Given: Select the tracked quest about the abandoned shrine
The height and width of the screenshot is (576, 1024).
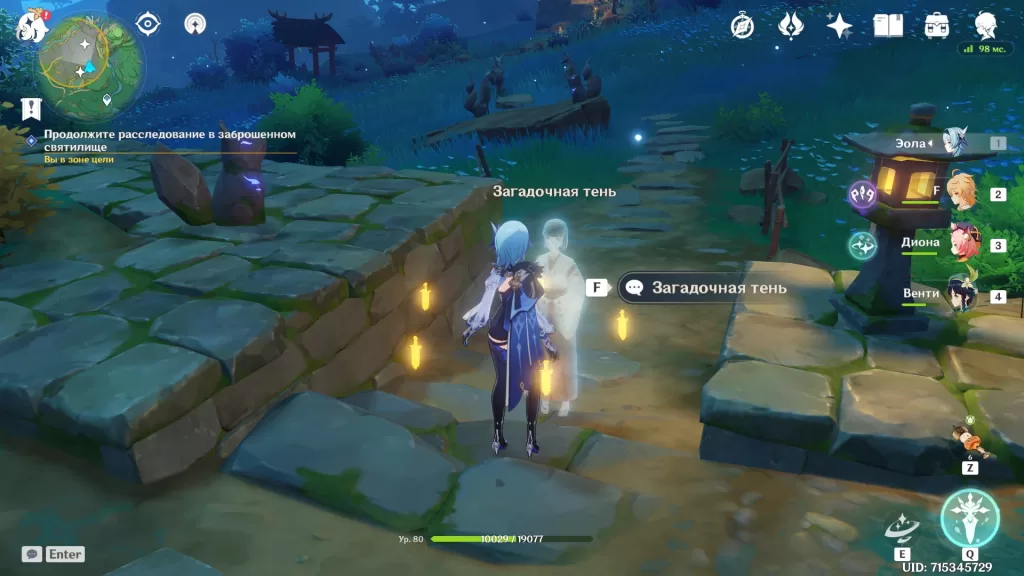Looking at the screenshot, I should (x=170, y=139).
